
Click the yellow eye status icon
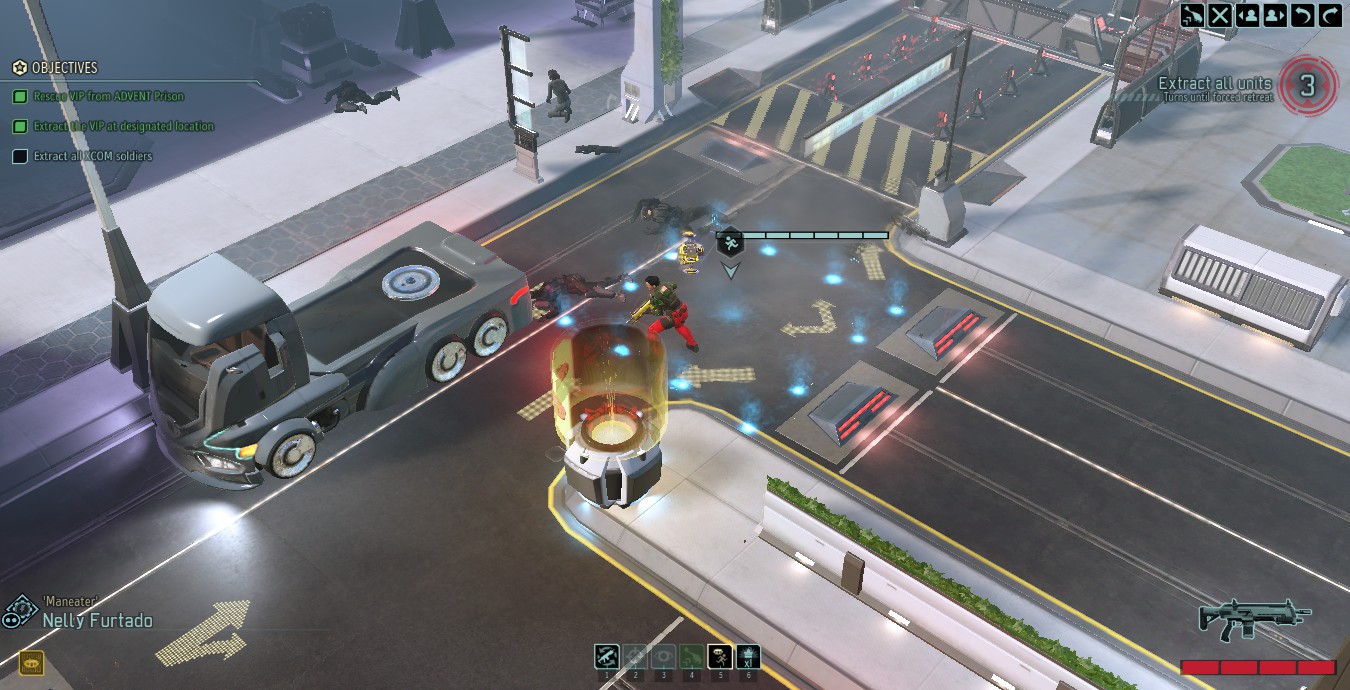point(31,663)
